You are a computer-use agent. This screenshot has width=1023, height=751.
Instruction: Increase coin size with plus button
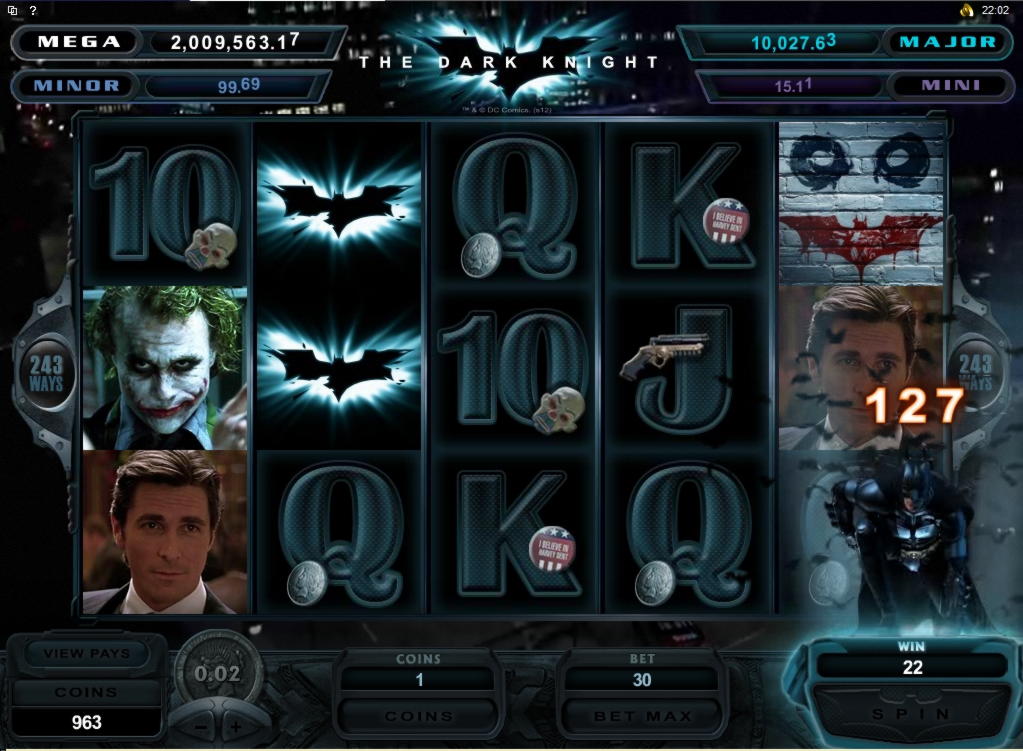pyautogui.click(x=236, y=724)
